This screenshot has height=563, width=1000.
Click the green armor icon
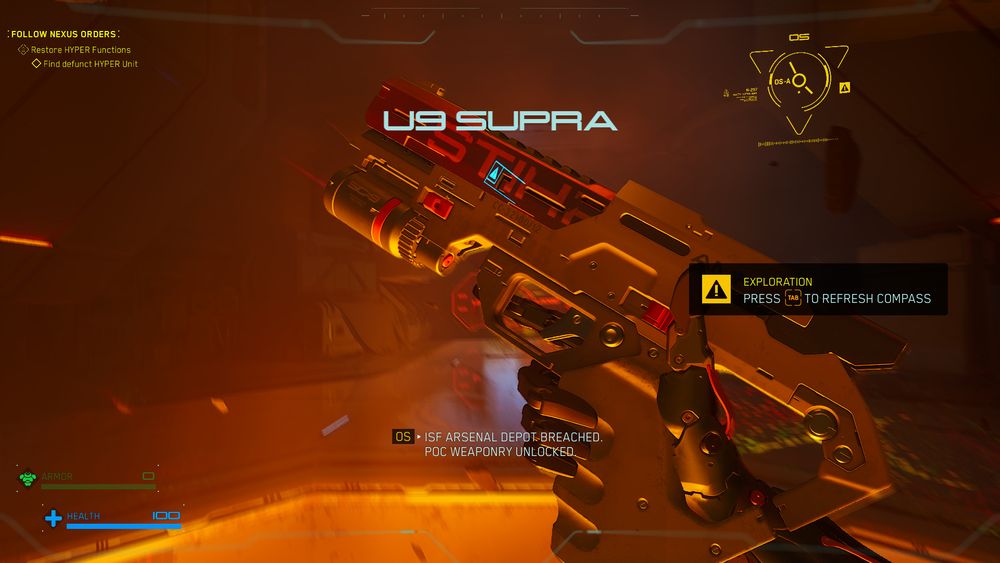[27, 479]
